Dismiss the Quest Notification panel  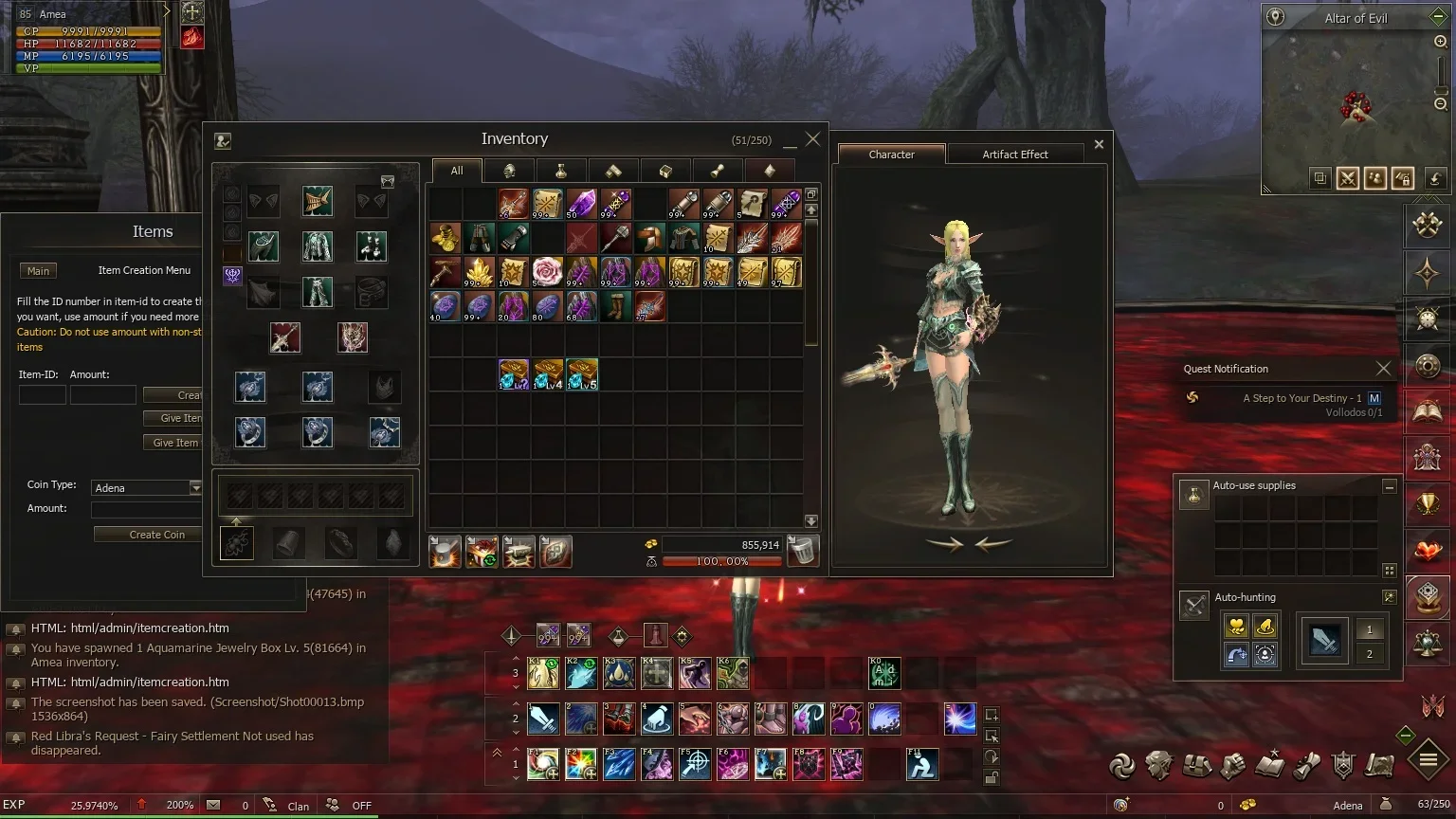1383,369
